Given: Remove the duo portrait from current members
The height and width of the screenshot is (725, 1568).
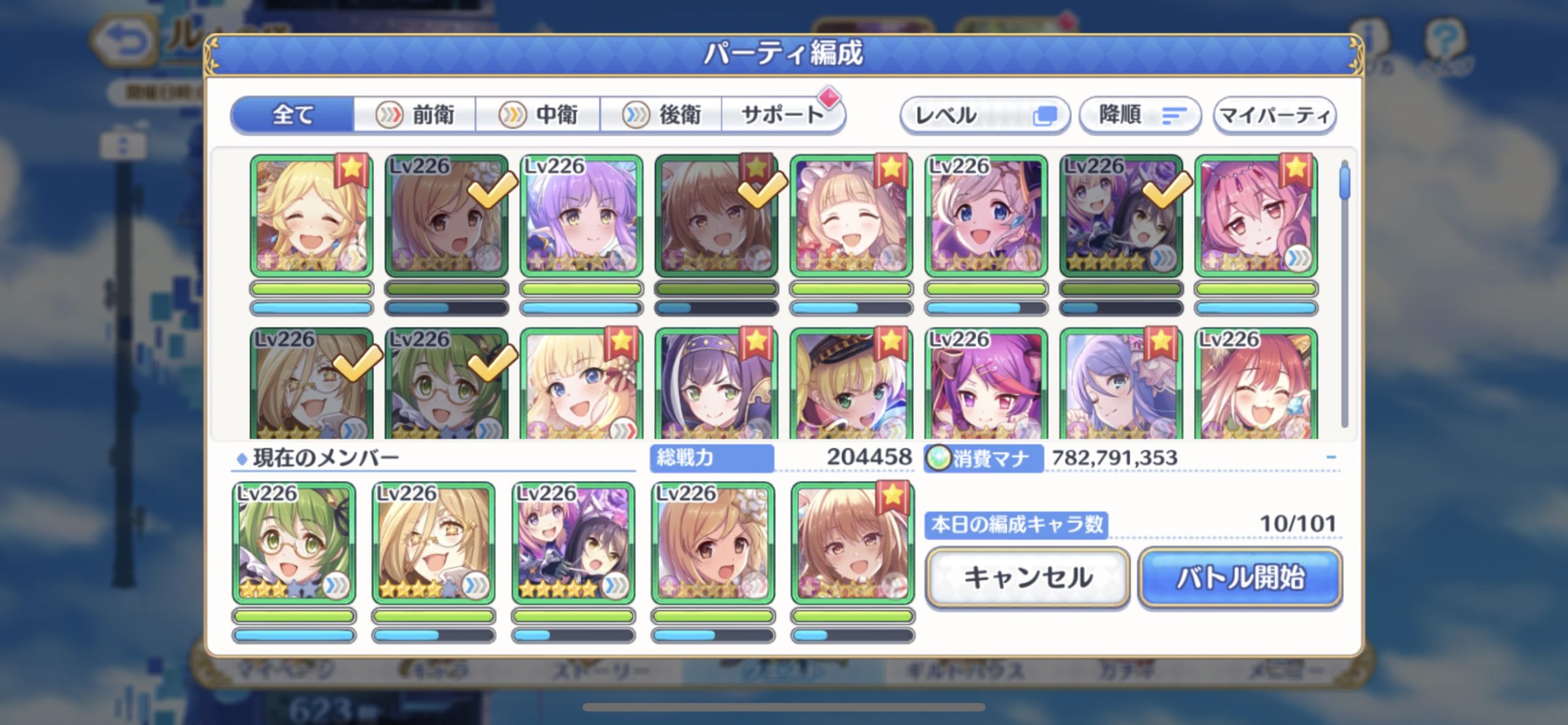Looking at the screenshot, I should click(573, 543).
